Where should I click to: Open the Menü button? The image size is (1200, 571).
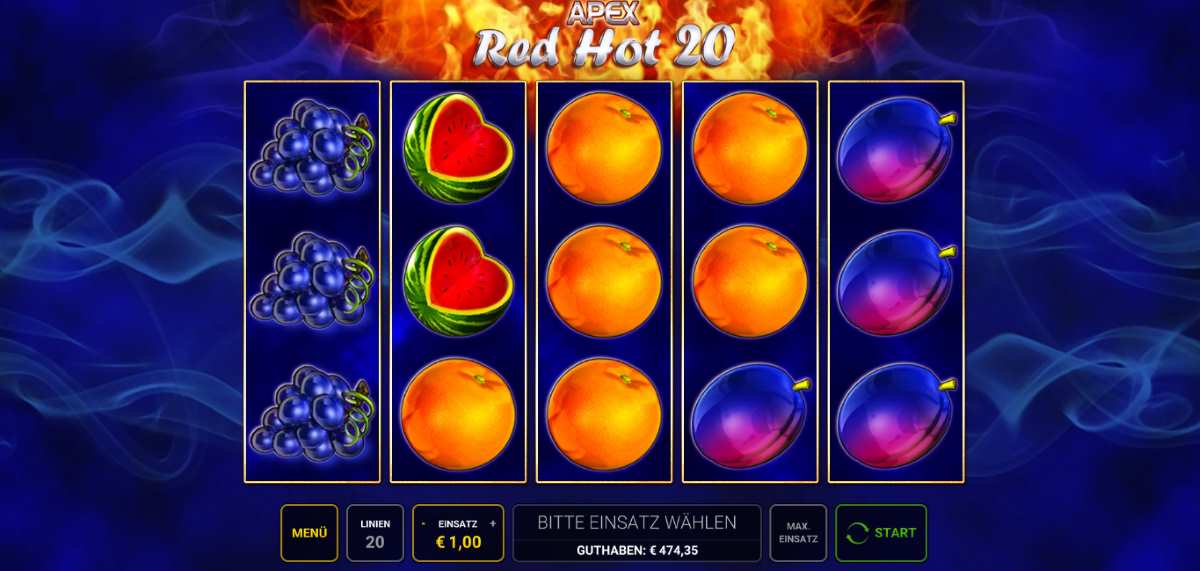click(309, 533)
